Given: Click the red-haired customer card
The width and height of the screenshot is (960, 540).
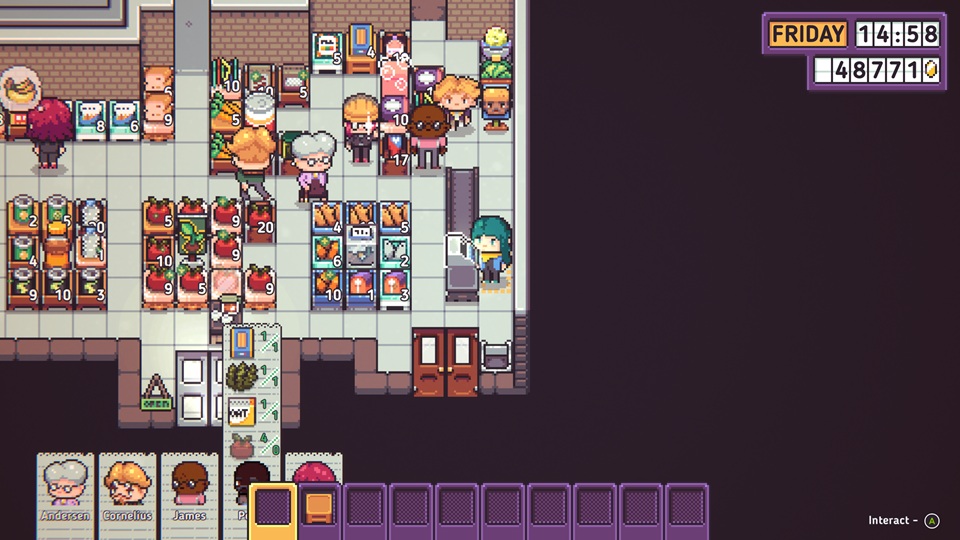Looking at the screenshot, I should 315,468.
